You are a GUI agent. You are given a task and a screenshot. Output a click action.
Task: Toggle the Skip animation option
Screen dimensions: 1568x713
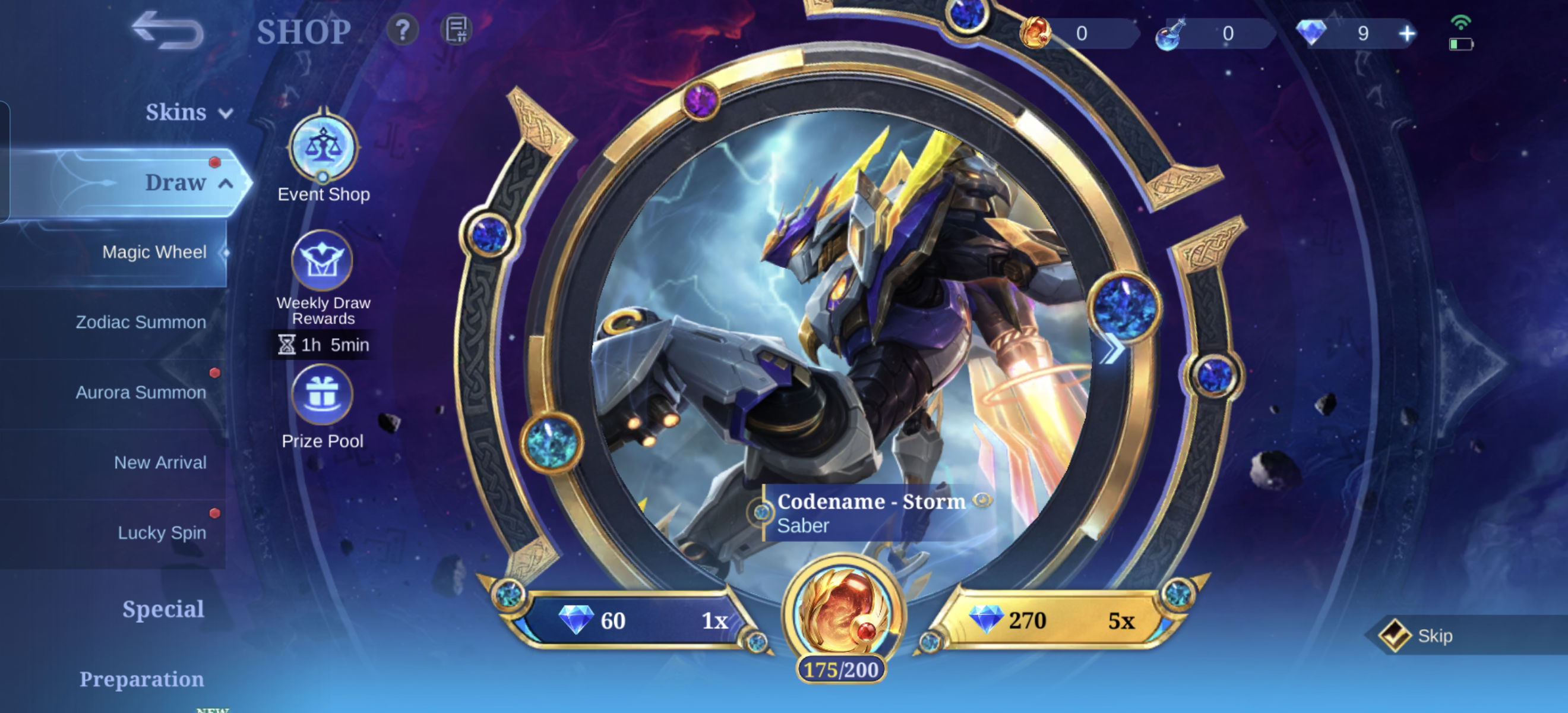coord(1396,636)
